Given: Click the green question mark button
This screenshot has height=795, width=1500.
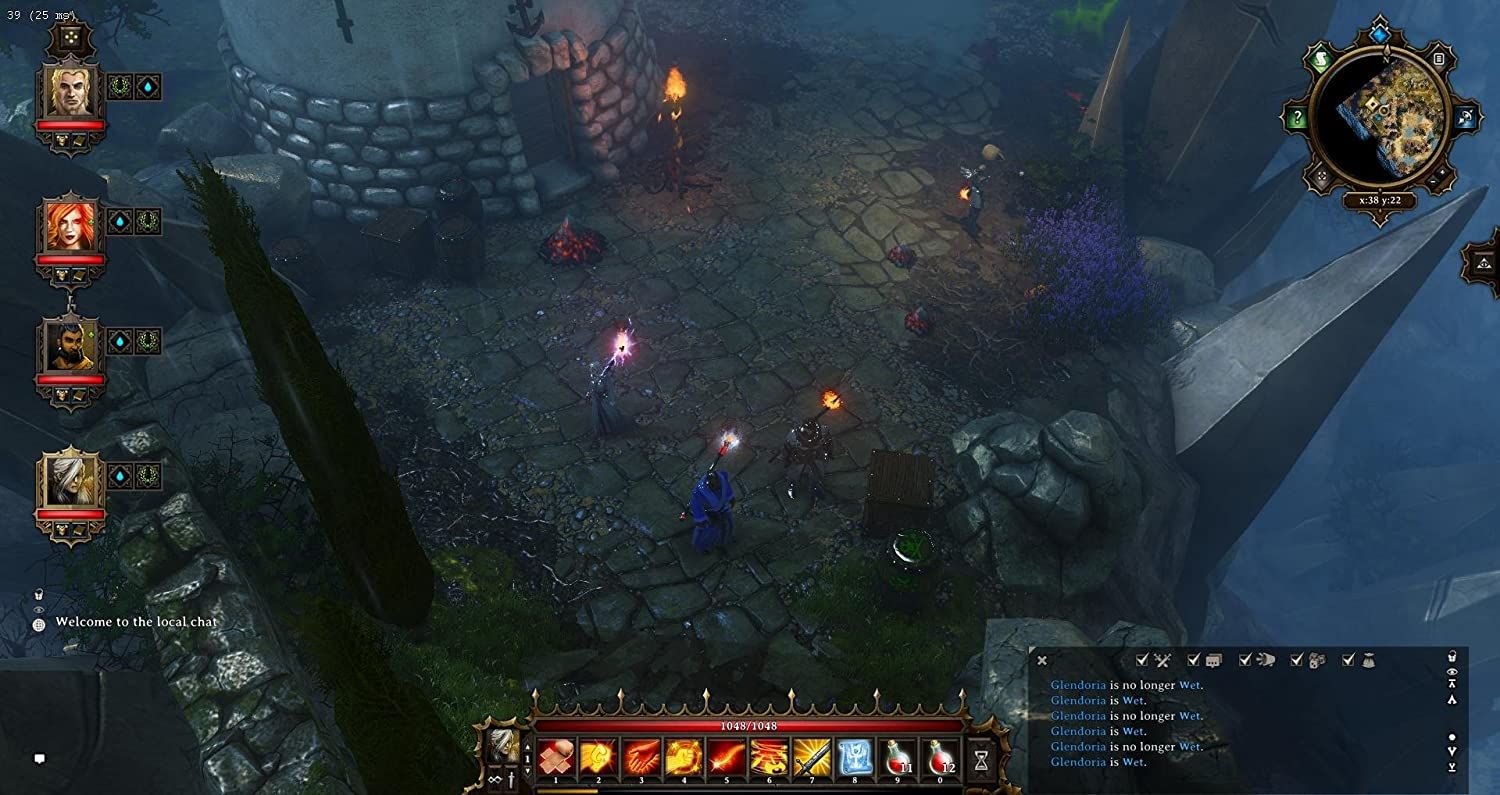Looking at the screenshot, I should click(x=1297, y=119).
